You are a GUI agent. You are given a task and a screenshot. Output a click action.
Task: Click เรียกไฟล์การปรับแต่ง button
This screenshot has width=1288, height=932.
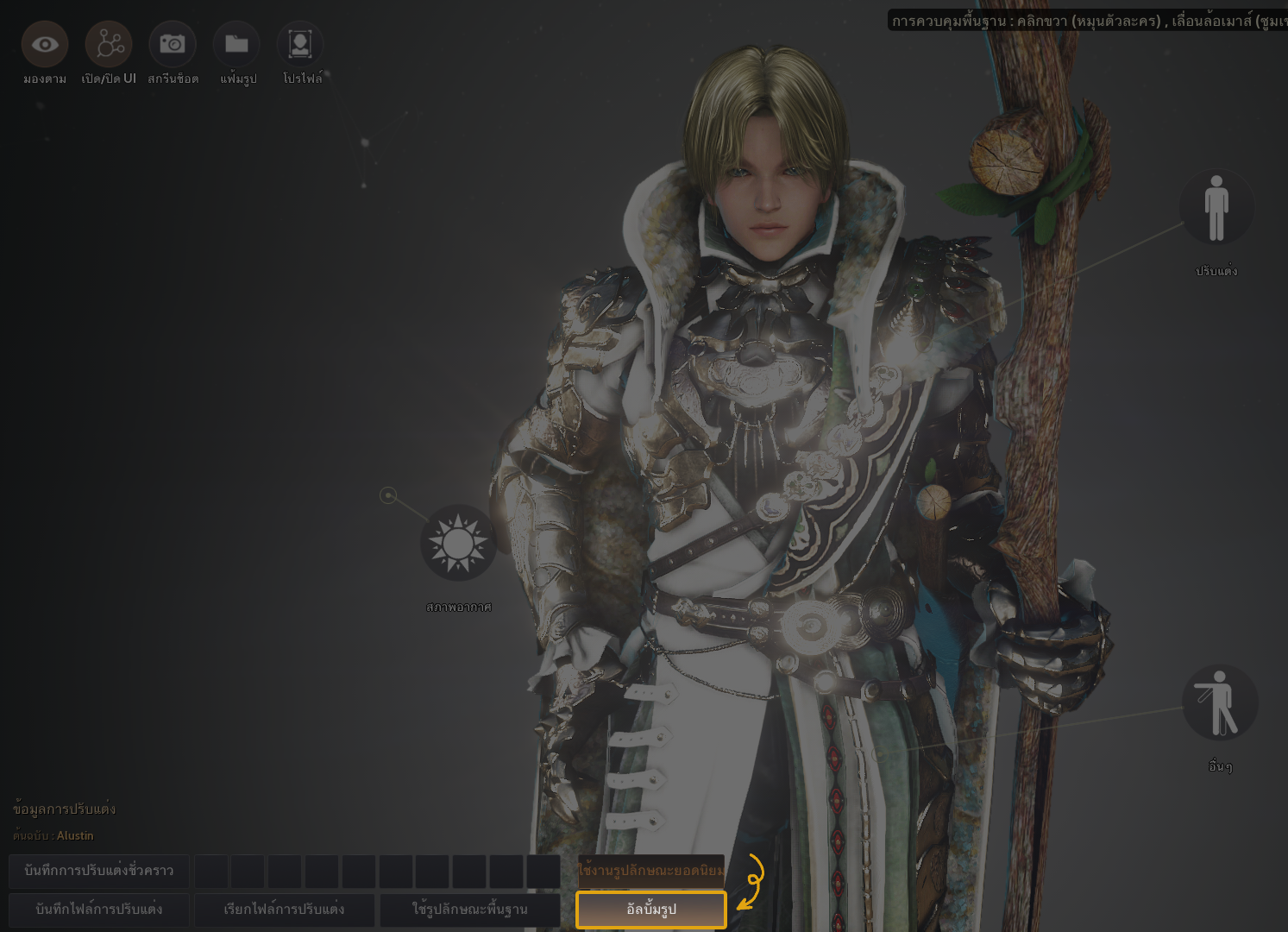pos(285,910)
